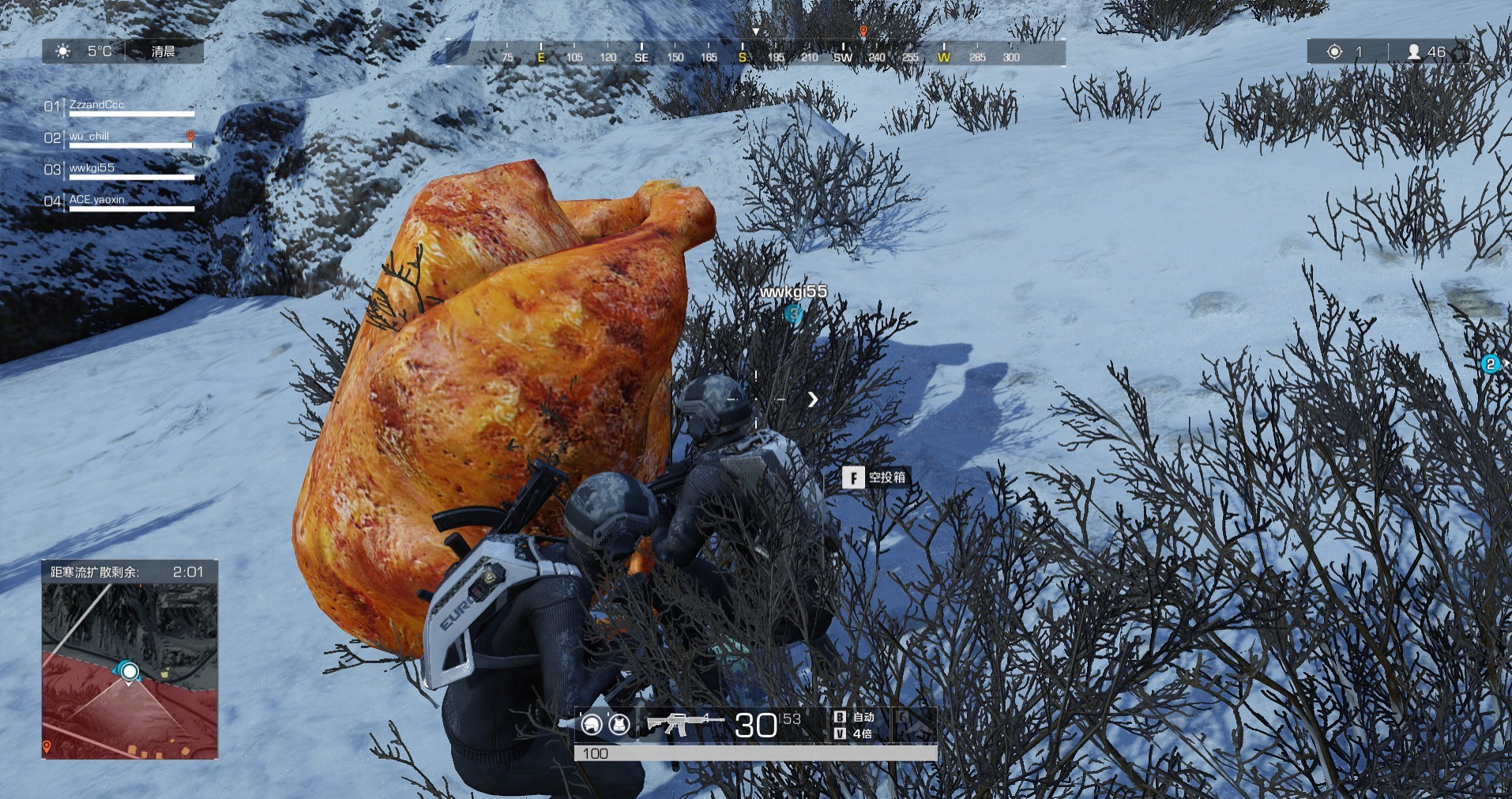The width and height of the screenshot is (1512, 799).
Task: Click the orange waypoint marker above compass
Action: click(x=863, y=32)
